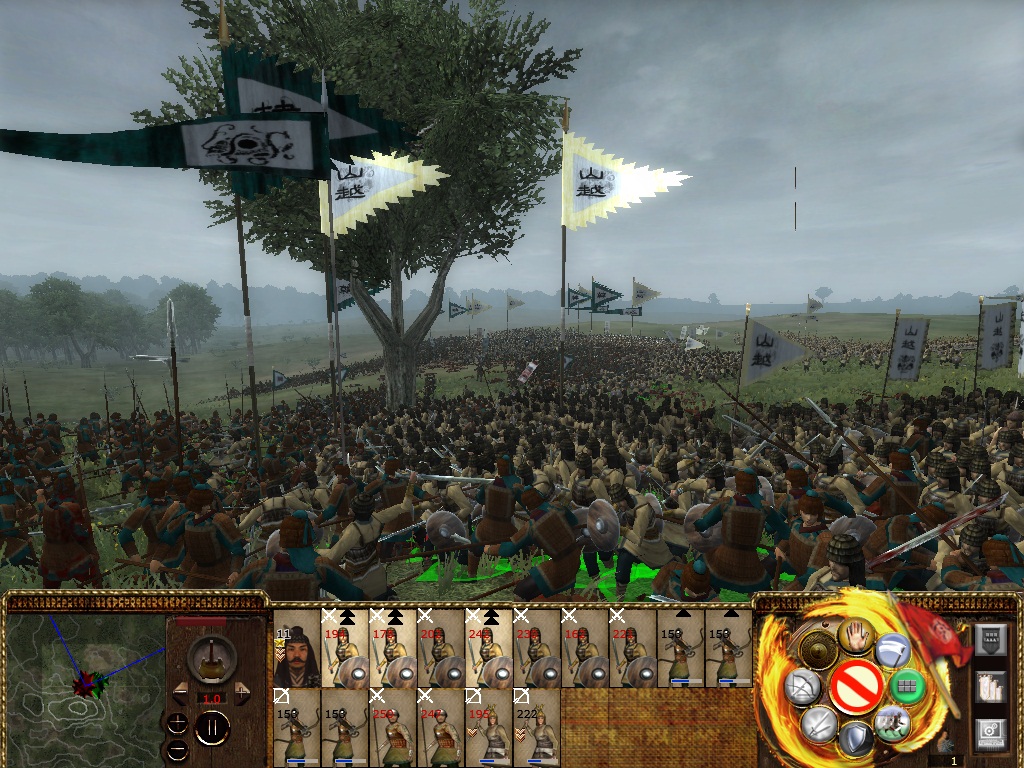Open the game options gear button

pyautogui.click(x=989, y=731)
